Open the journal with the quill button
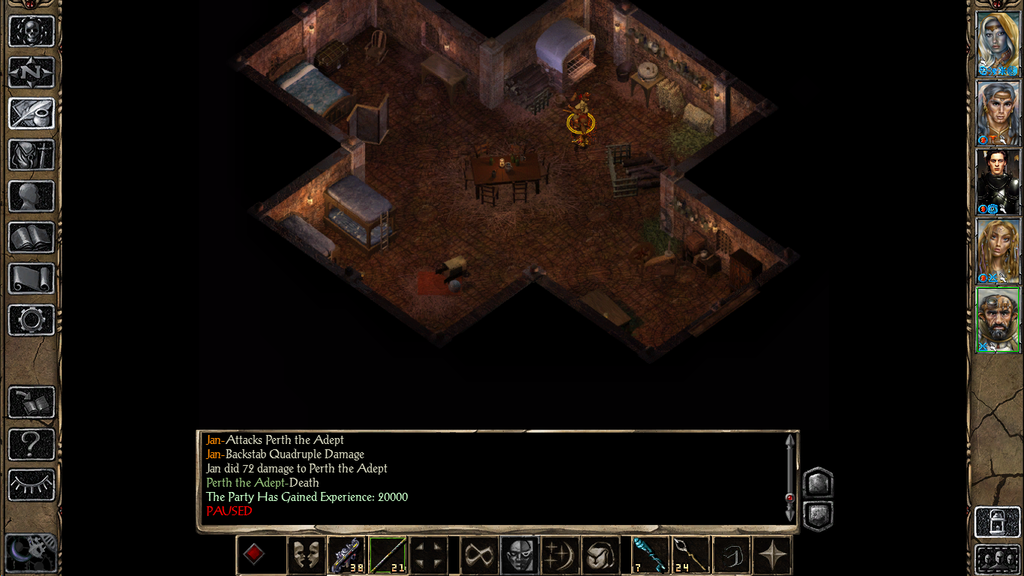Image resolution: width=1024 pixels, height=576 pixels. pyautogui.click(x=31, y=113)
